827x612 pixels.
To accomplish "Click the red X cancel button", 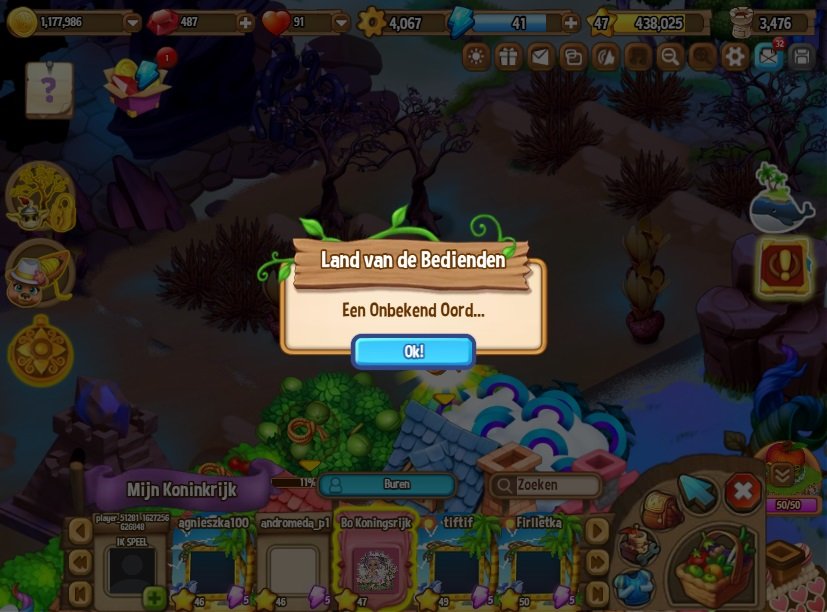I will [x=742, y=492].
